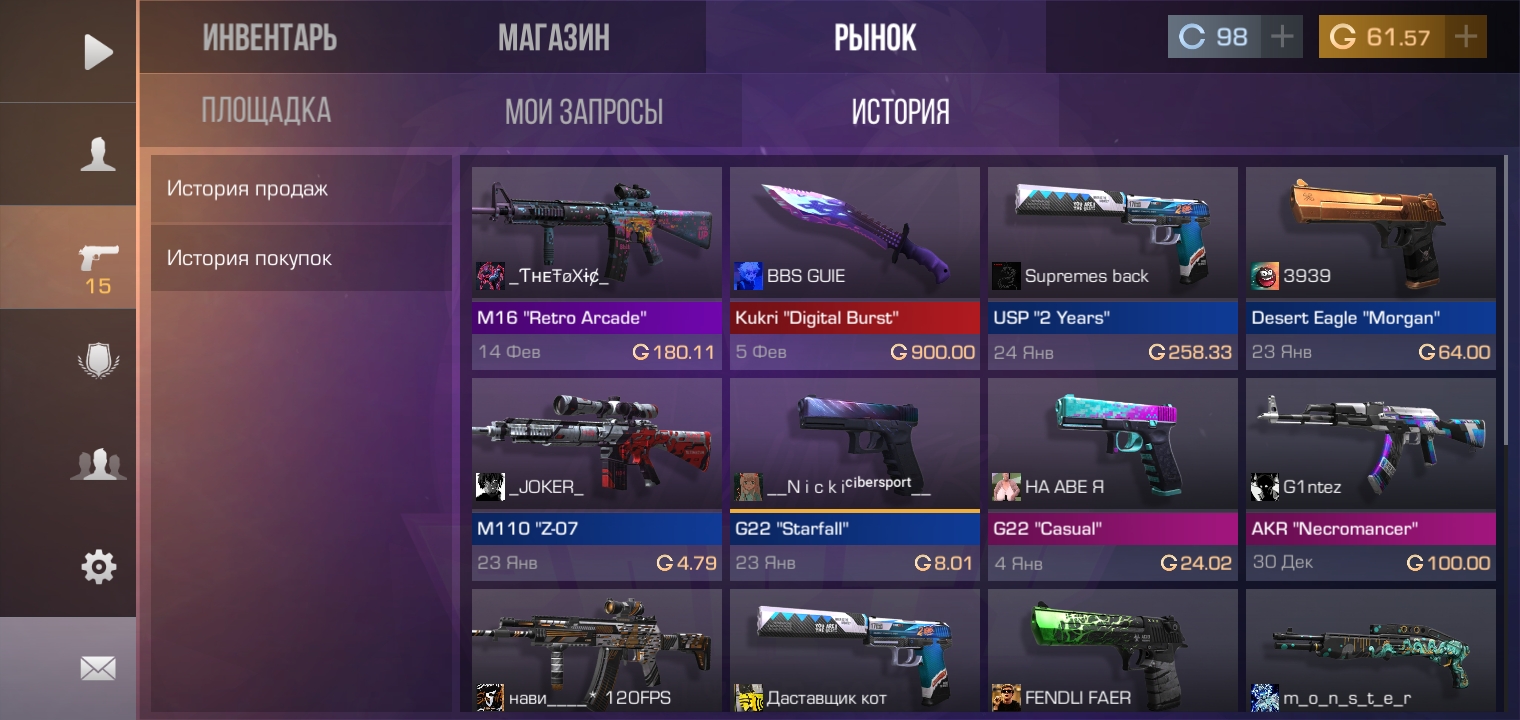
Task: Open the mail envelope icon
Action: click(97, 668)
